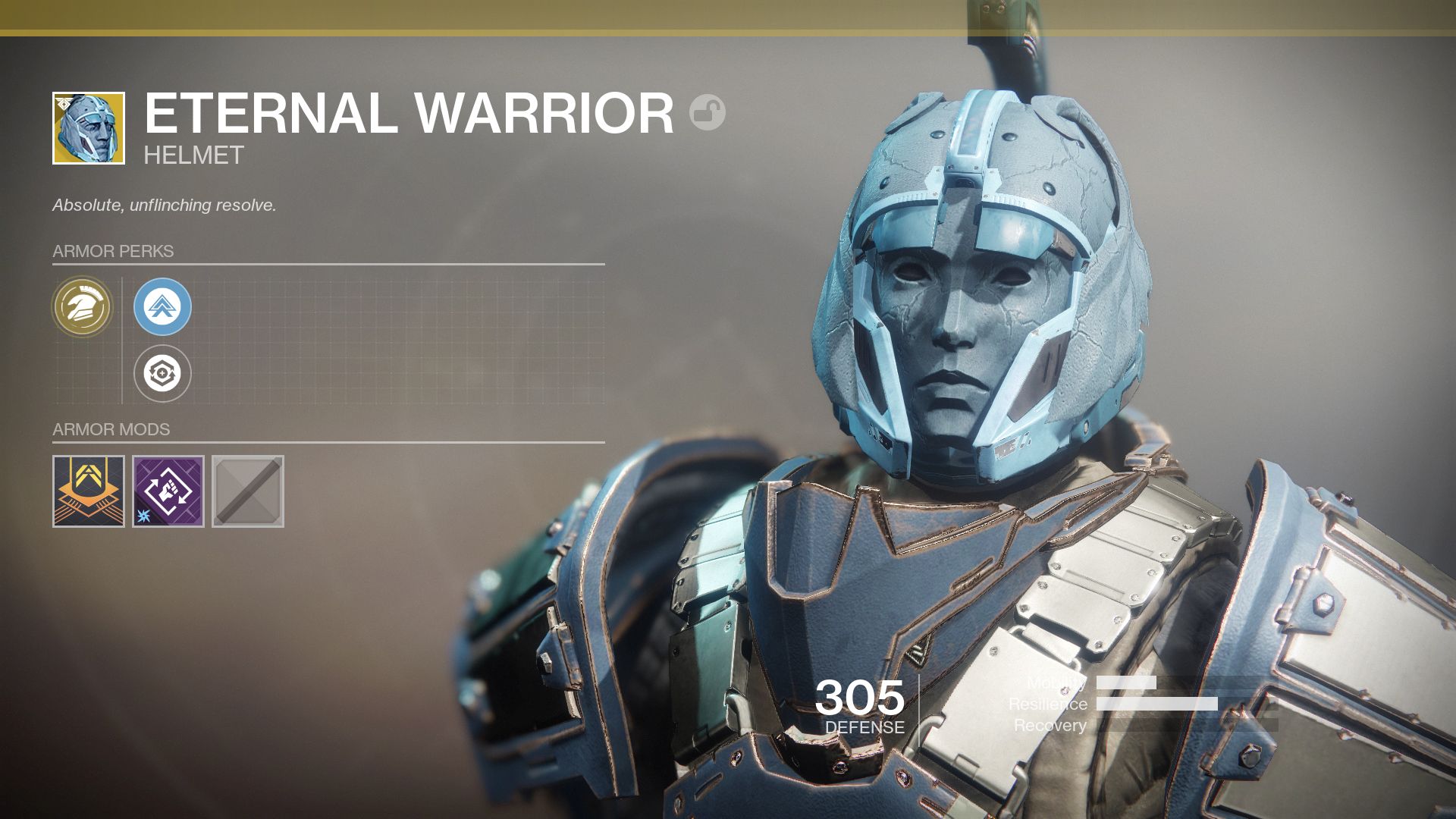Screen dimensions: 1456x819
Task: Click the Recovery stat label
Action: coord(1050,726)
